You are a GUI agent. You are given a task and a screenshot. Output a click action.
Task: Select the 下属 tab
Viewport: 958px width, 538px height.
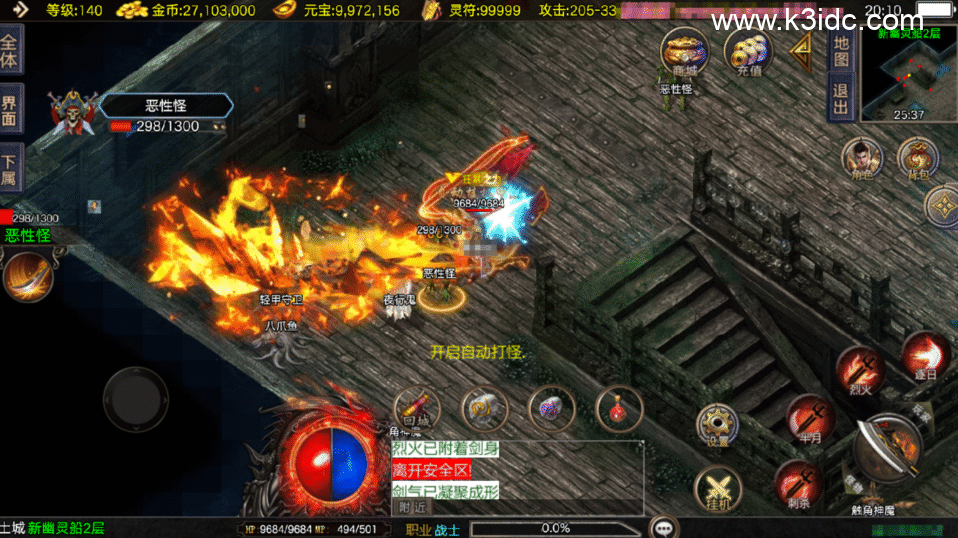pos(10,166)
